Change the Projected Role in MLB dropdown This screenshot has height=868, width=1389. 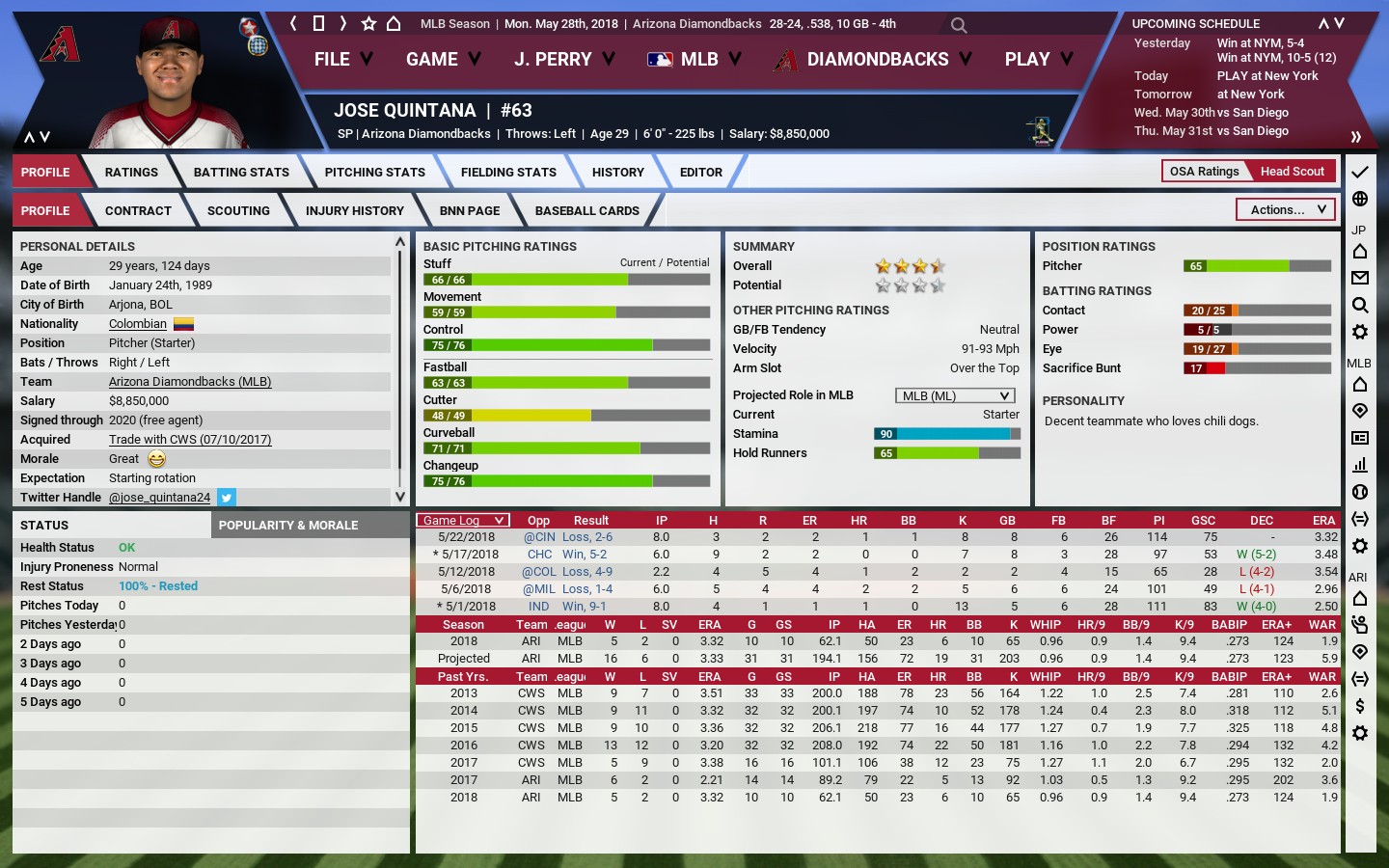pyautogui.click(x=955, y=396)
